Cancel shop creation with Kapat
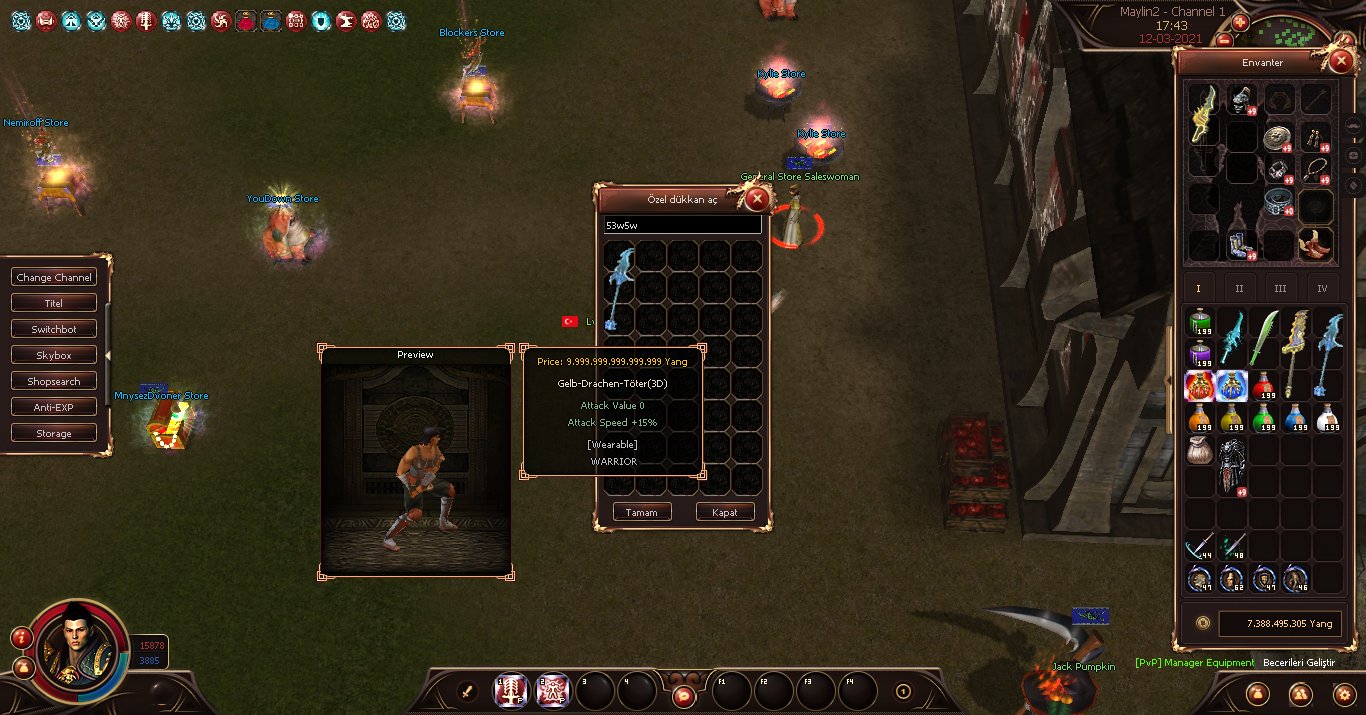 click(724, 512)
